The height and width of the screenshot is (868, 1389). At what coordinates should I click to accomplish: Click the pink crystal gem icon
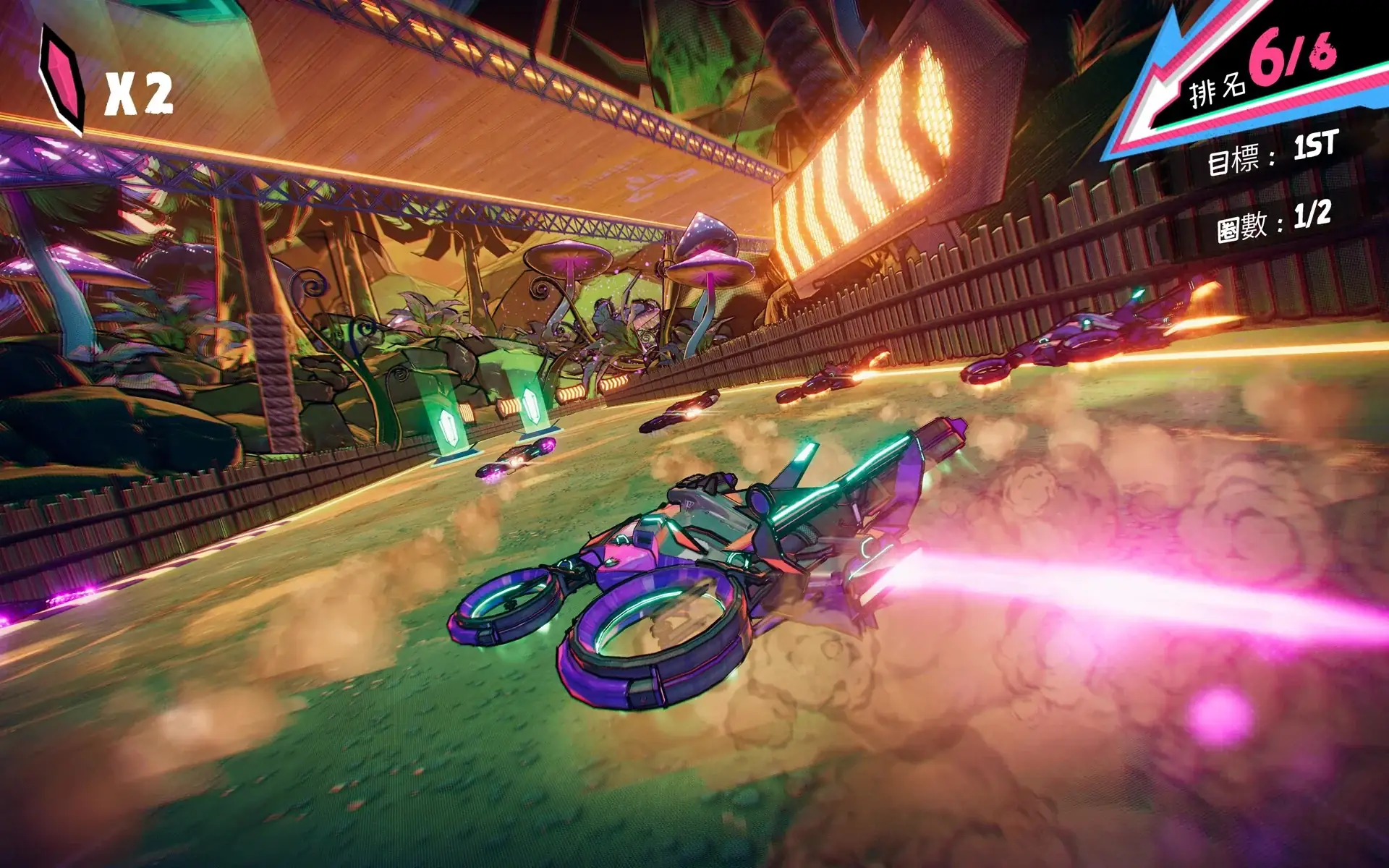pyautogui.click(x=61, y=82)
